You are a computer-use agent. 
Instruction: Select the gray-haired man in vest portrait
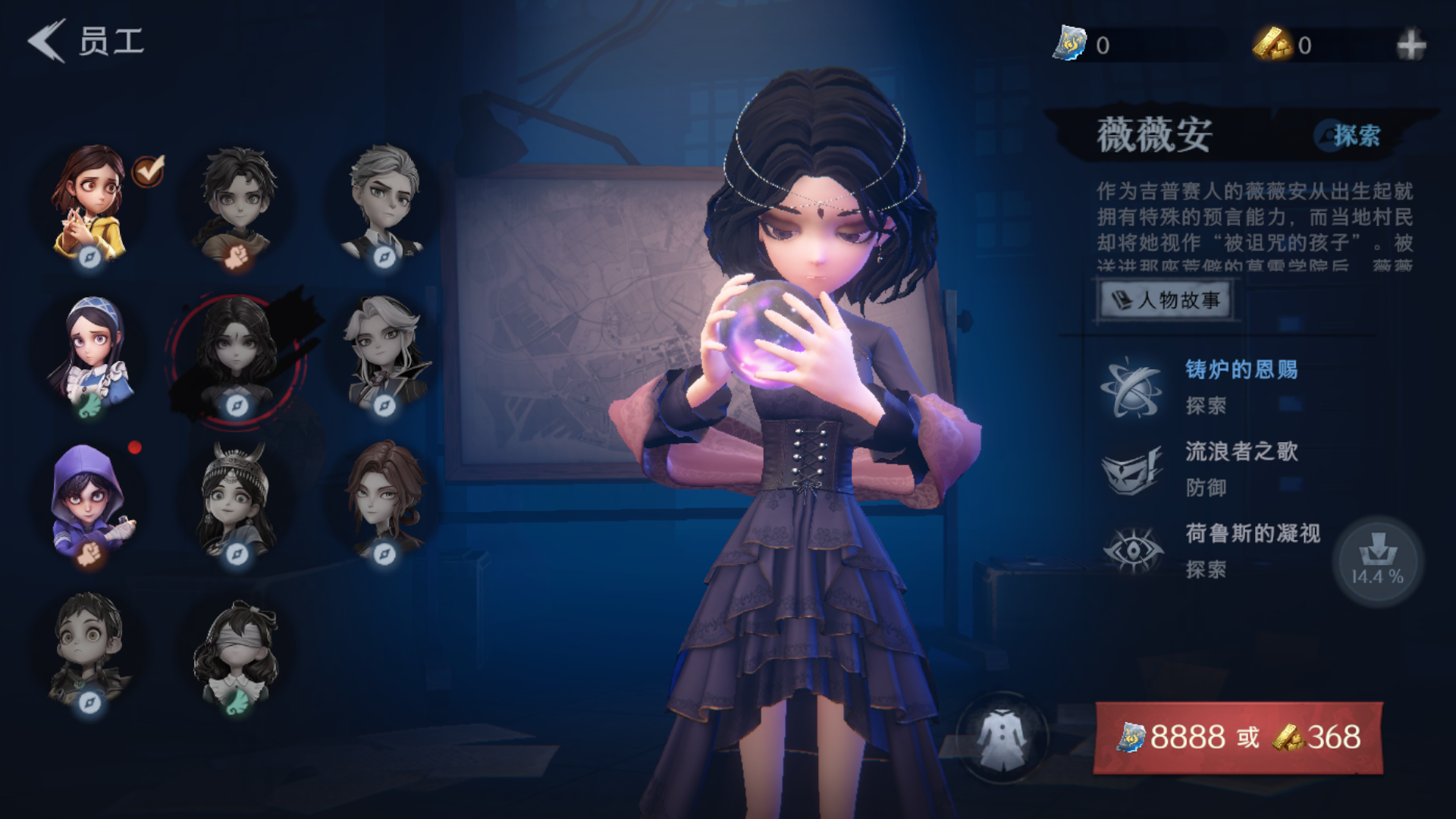tap(384, 205)
